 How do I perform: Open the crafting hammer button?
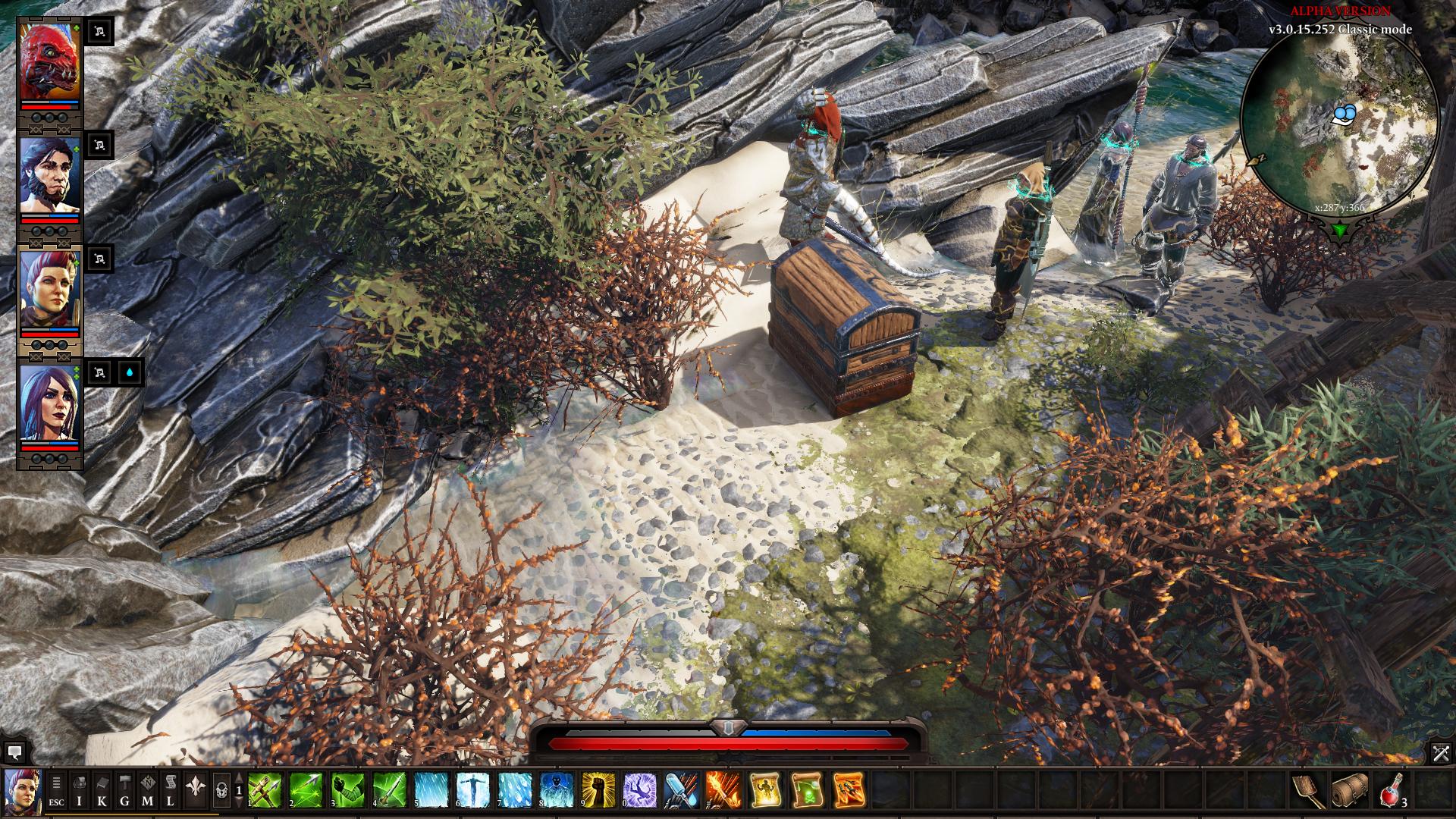click(x=124, y=791)
